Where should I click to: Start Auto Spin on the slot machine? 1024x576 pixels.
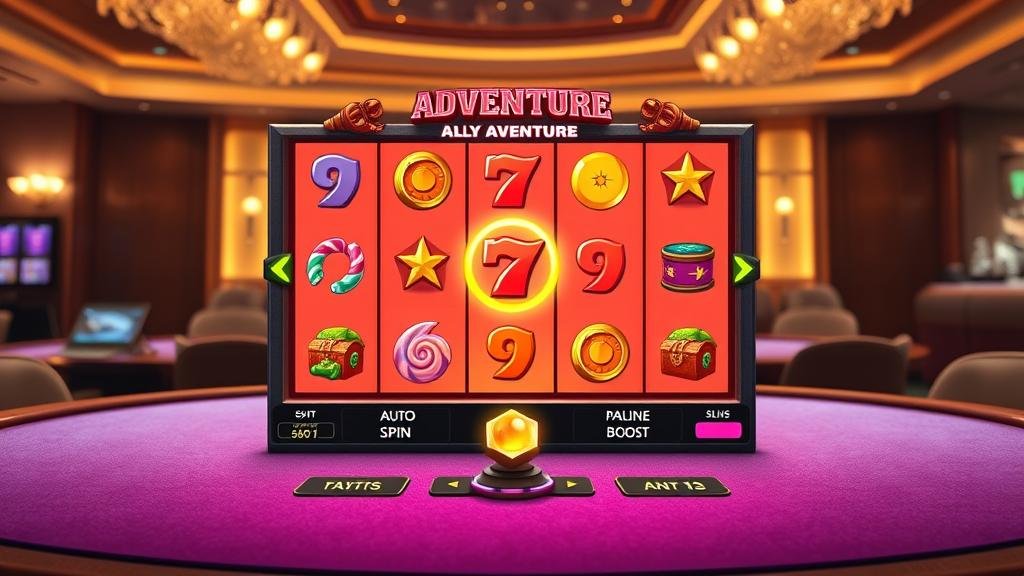(x=397, y=424)
